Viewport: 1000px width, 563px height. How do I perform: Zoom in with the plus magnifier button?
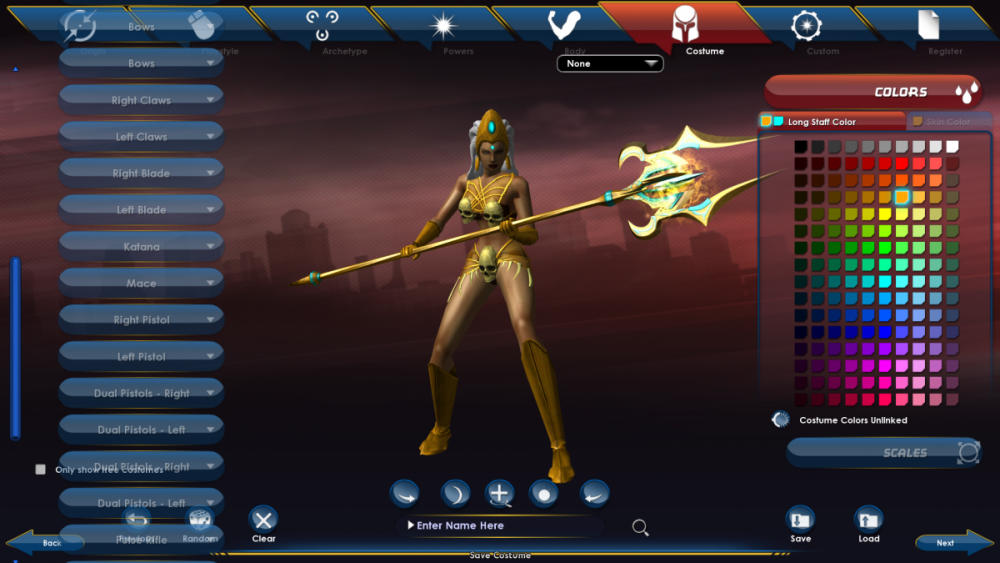(499, 493)
